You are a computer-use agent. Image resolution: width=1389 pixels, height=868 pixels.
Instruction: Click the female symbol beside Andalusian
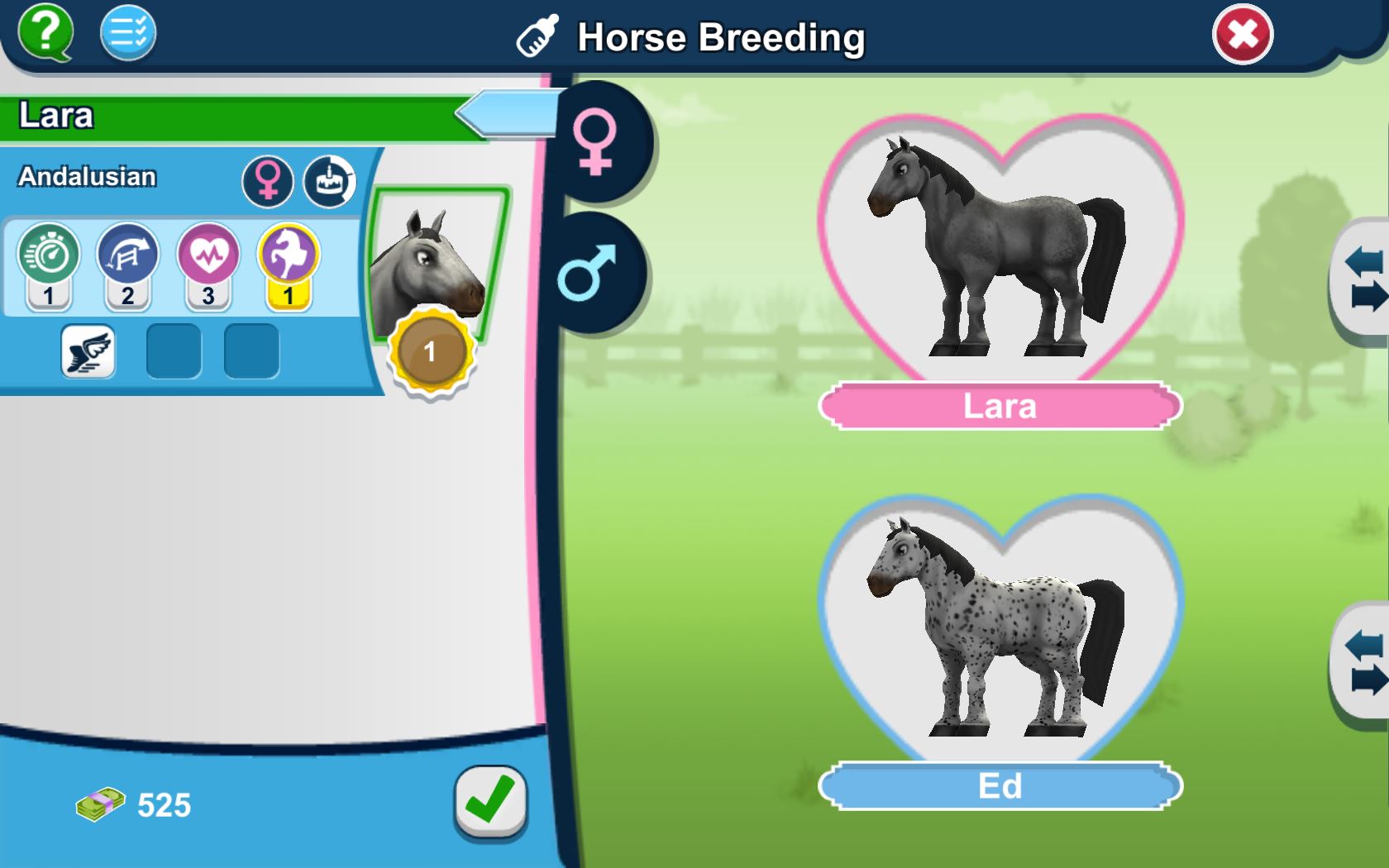click(269, 181)
